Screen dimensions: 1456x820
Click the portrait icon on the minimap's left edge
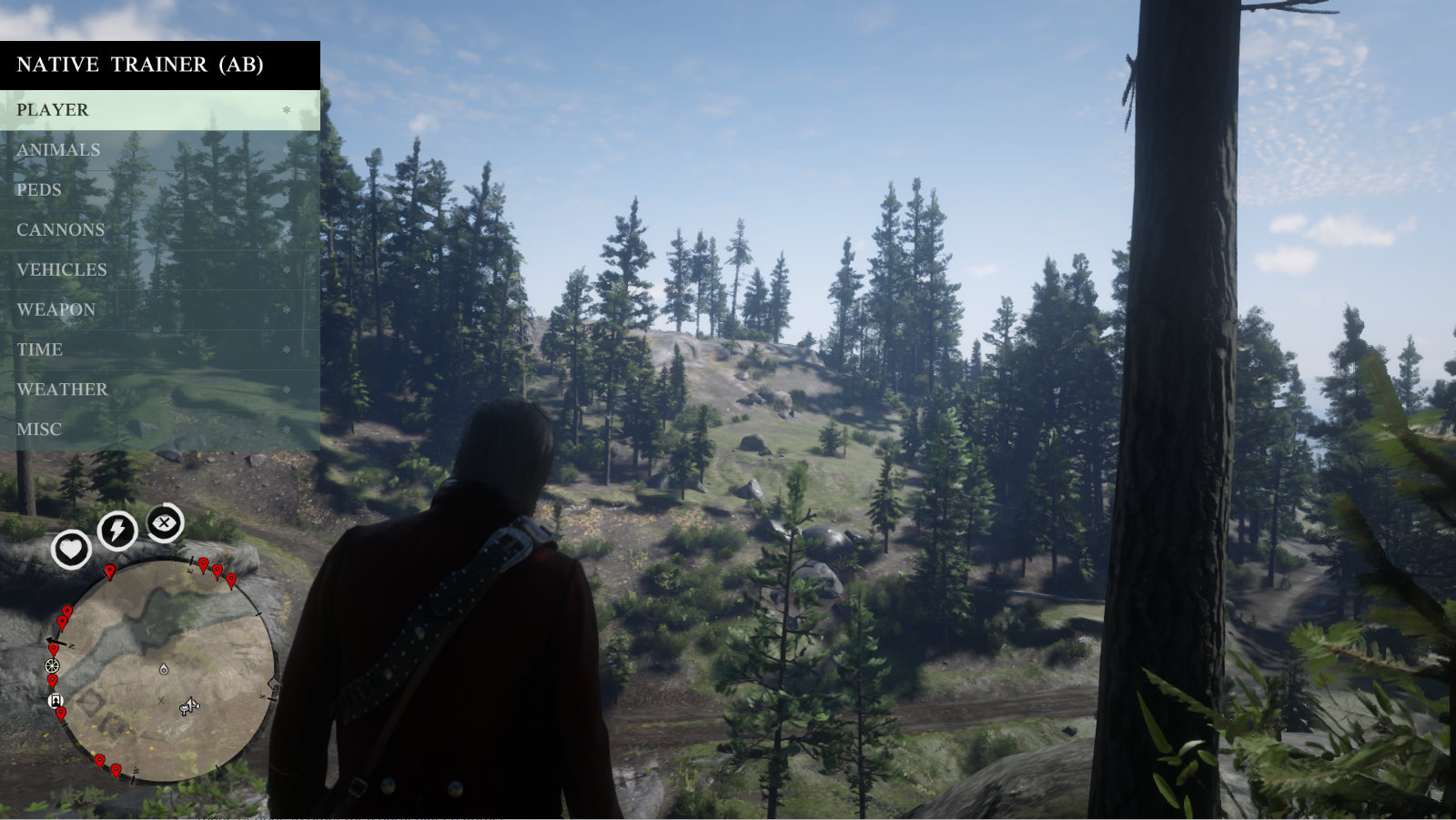pyautogui.click(x=56, y=701)
